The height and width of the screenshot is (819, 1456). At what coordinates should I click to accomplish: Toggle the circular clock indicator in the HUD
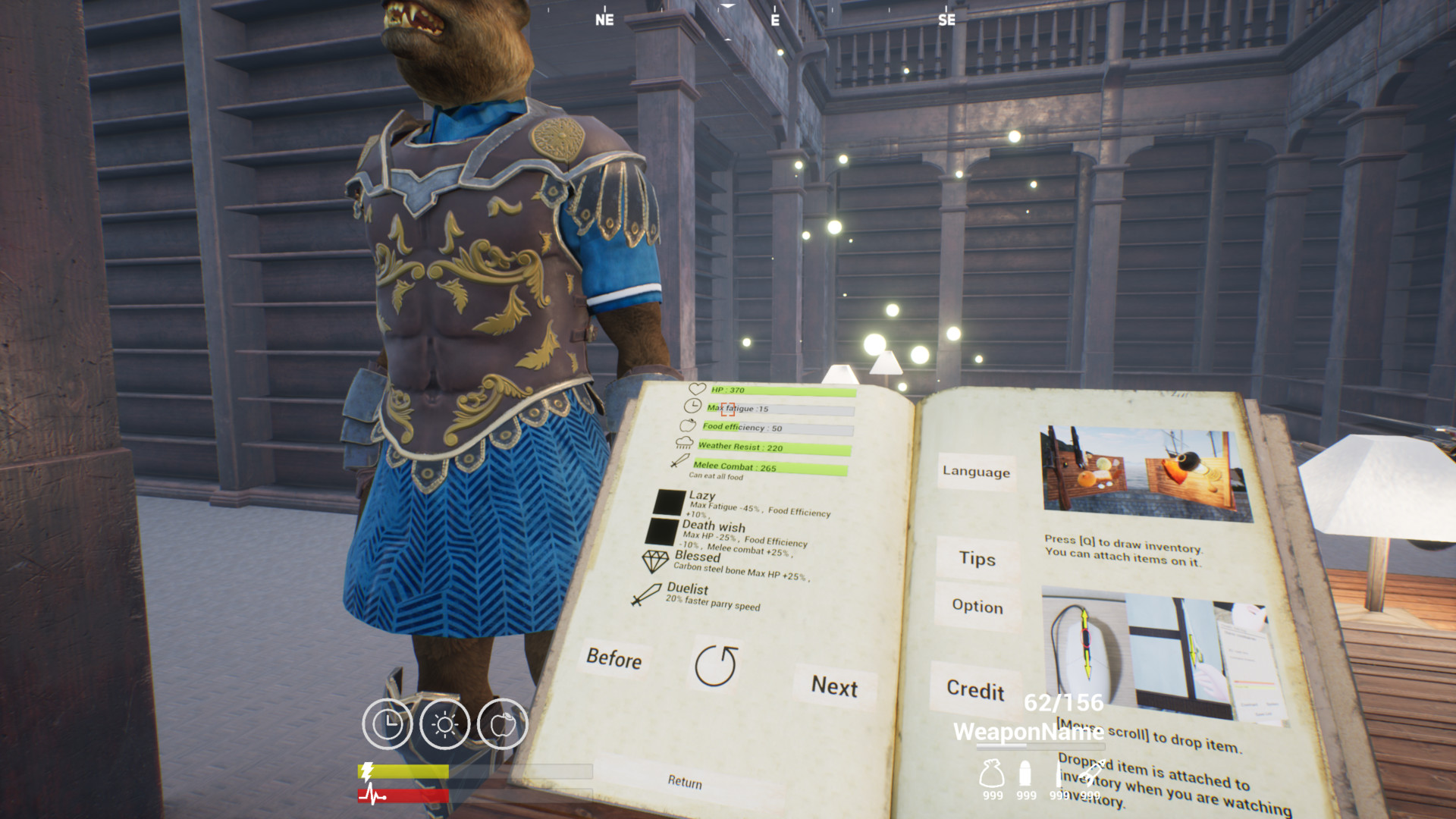(389, 723)
